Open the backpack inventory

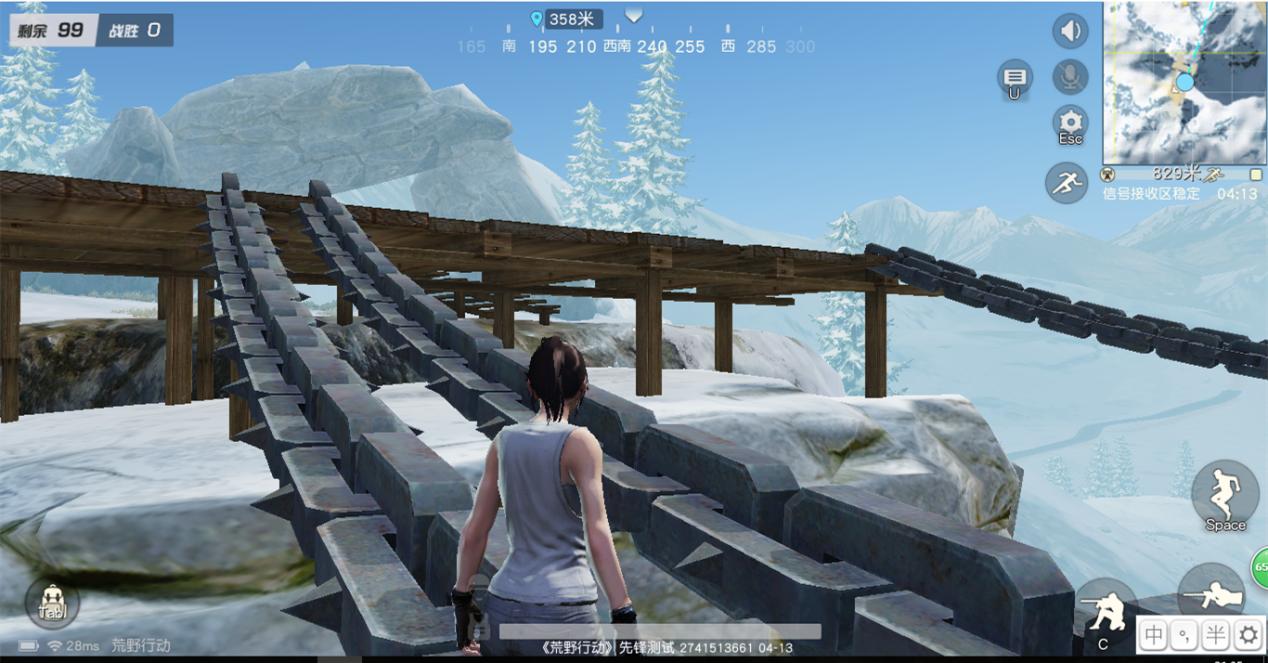(x=52, y=603)
